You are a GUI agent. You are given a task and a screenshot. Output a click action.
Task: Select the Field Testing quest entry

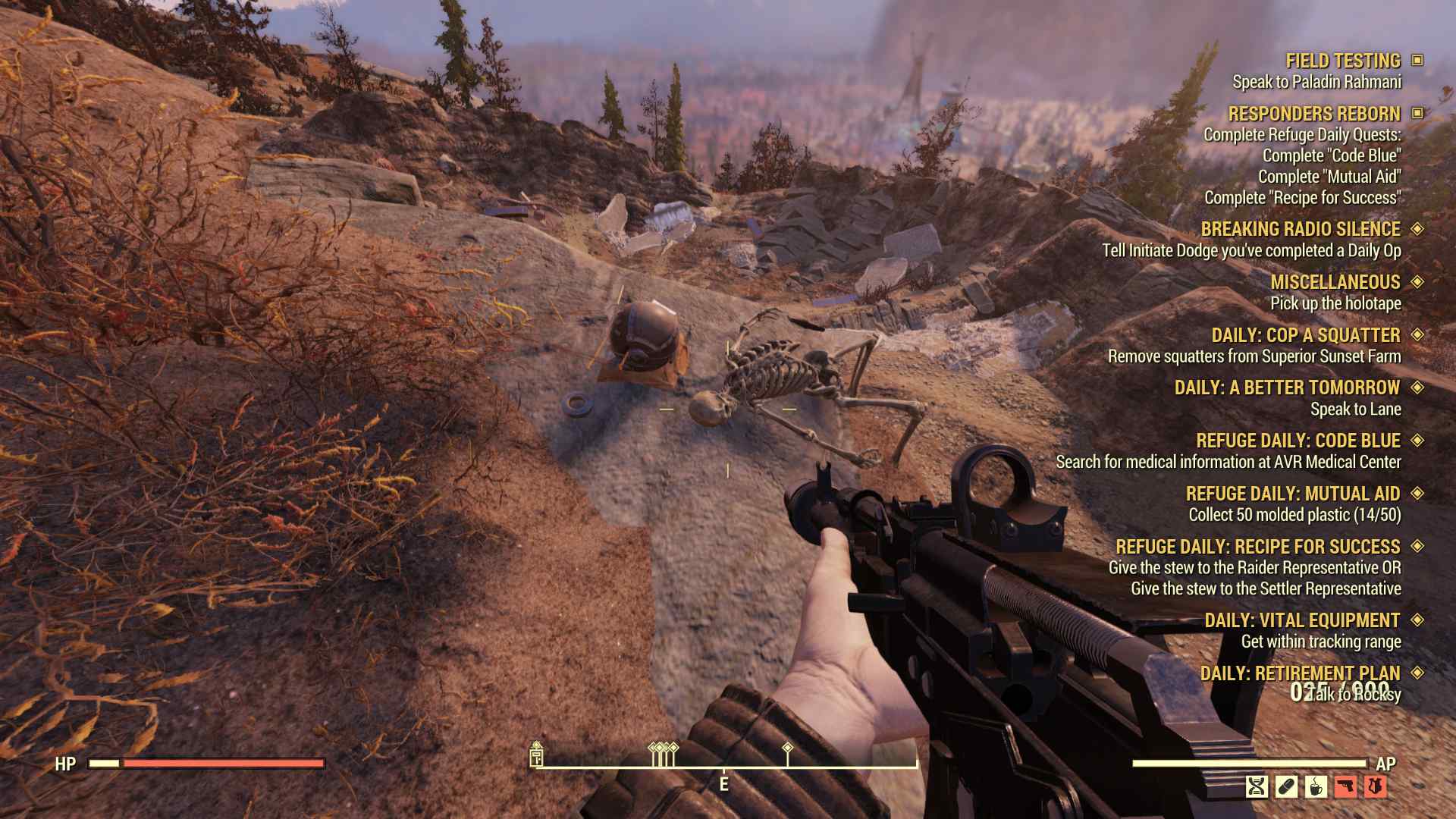(1342, 61)
